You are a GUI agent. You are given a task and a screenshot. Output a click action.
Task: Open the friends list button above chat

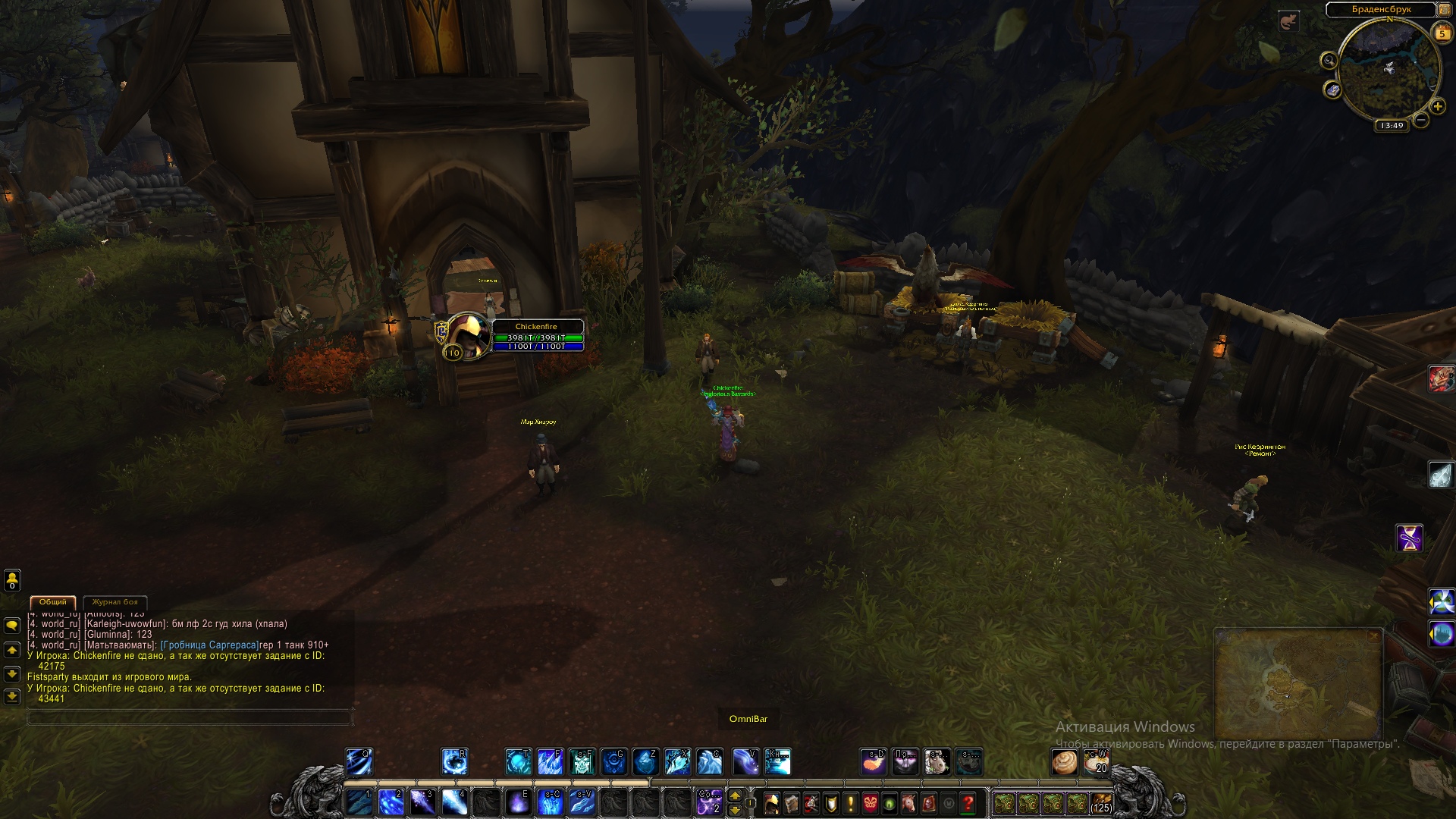[12, 580]
